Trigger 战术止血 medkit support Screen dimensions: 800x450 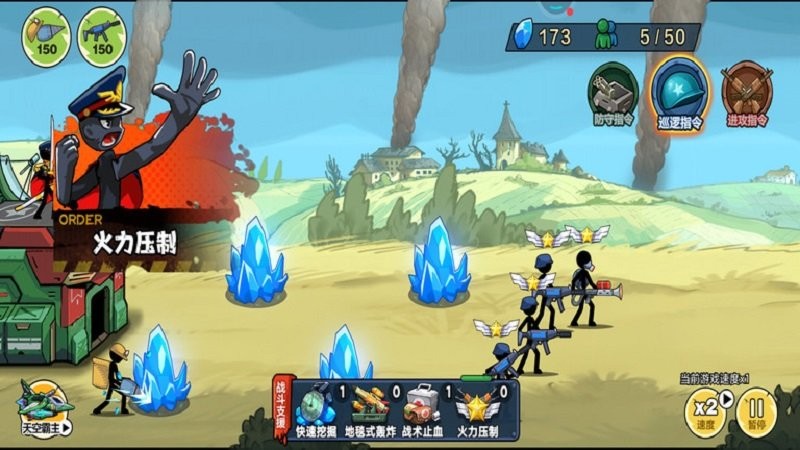point(422,410)
